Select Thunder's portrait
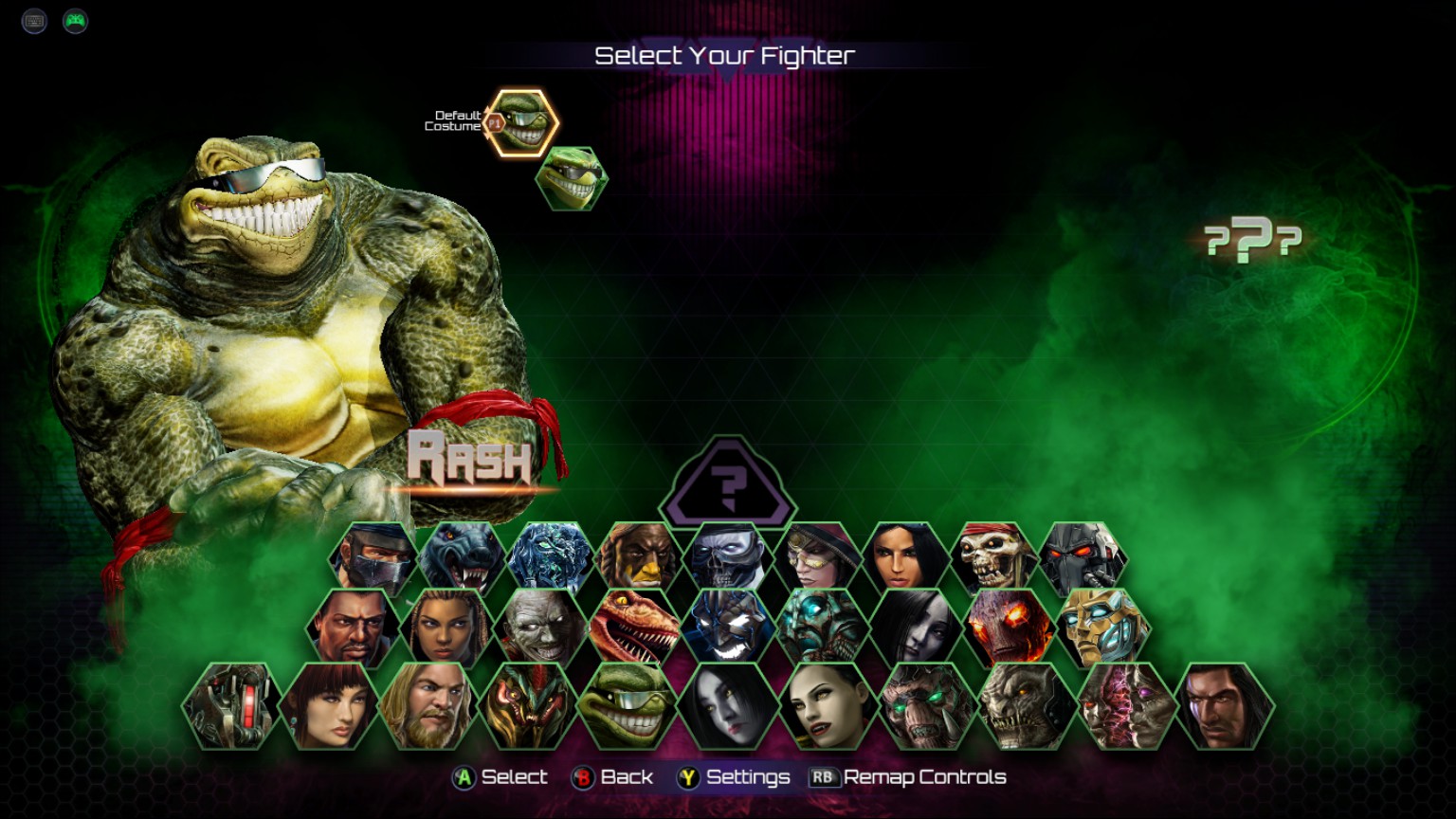The width and height of the screenshot is (1456, 819). point(638,560)
